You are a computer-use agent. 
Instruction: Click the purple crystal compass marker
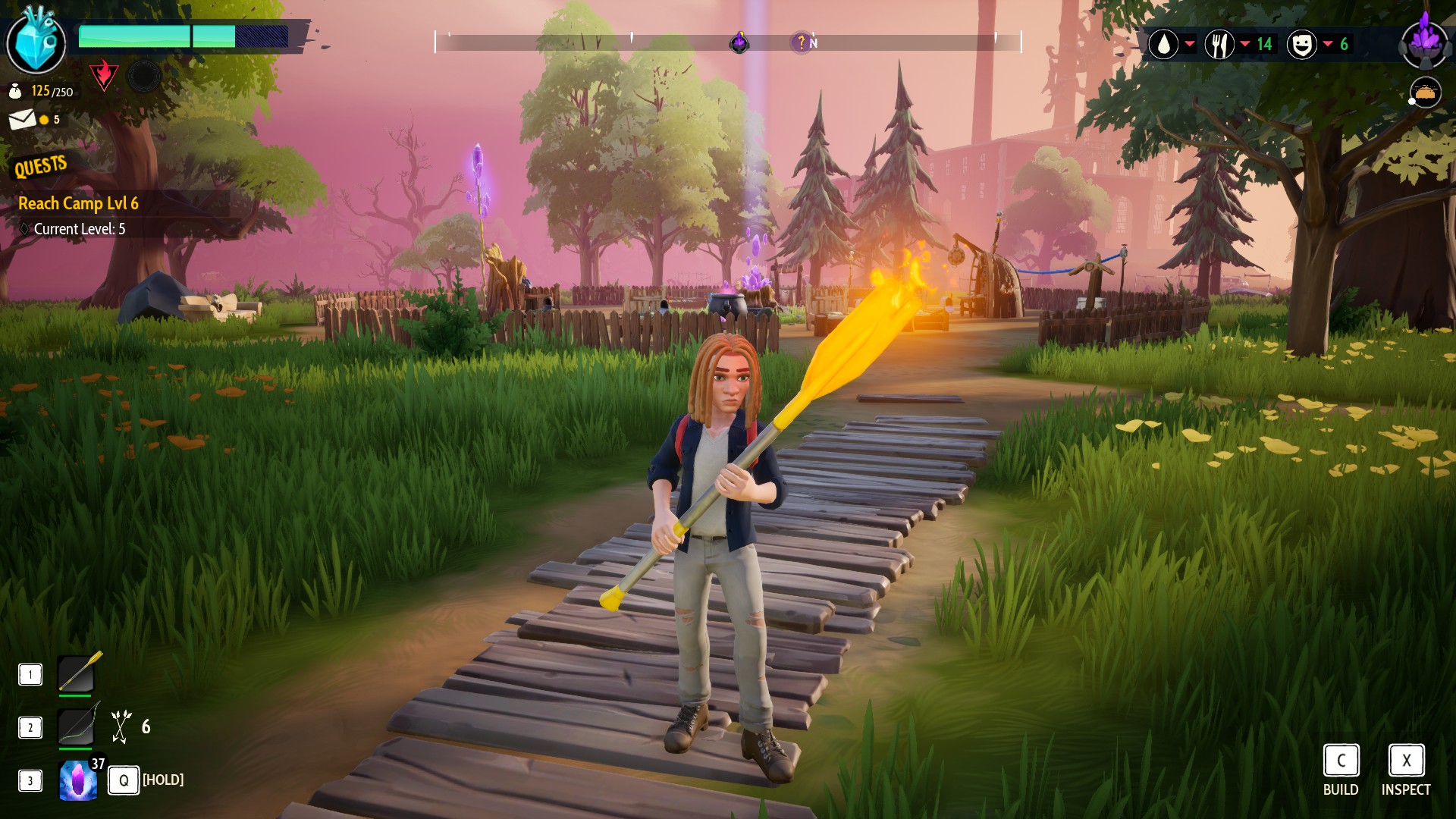739,42
